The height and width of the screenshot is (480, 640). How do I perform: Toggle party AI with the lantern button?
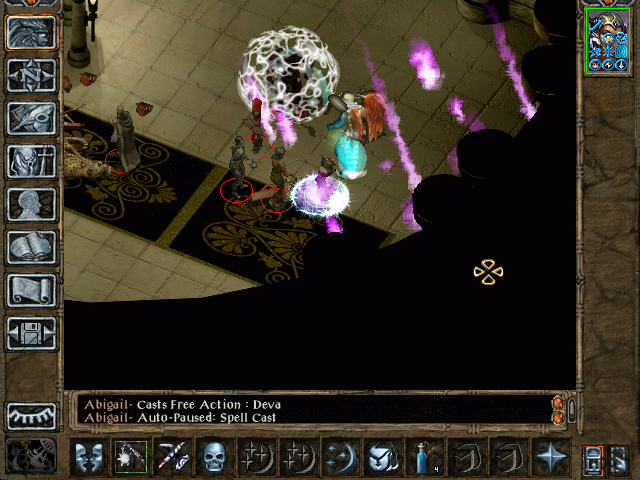619,458
